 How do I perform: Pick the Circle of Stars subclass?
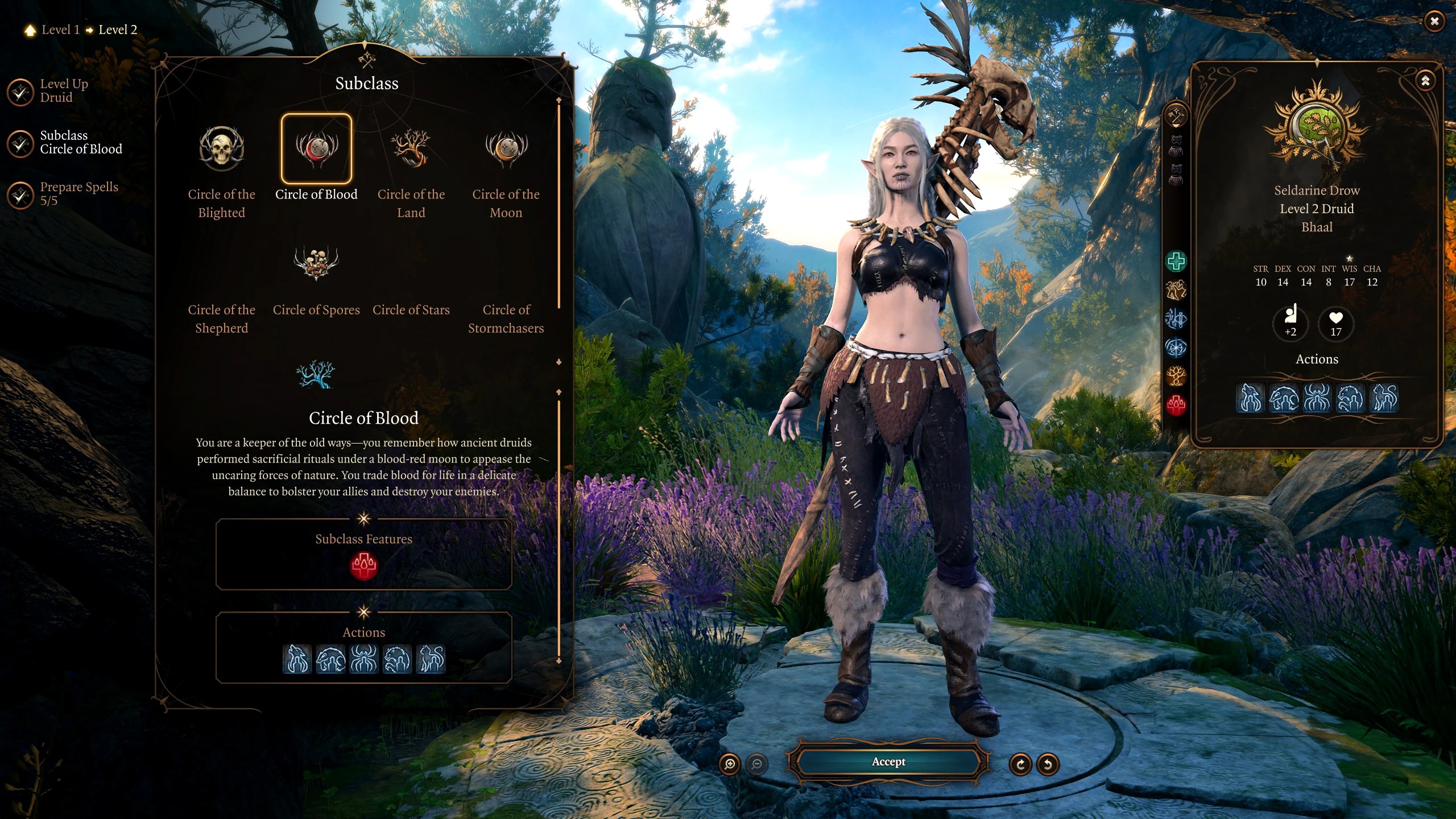coord(411,309)
